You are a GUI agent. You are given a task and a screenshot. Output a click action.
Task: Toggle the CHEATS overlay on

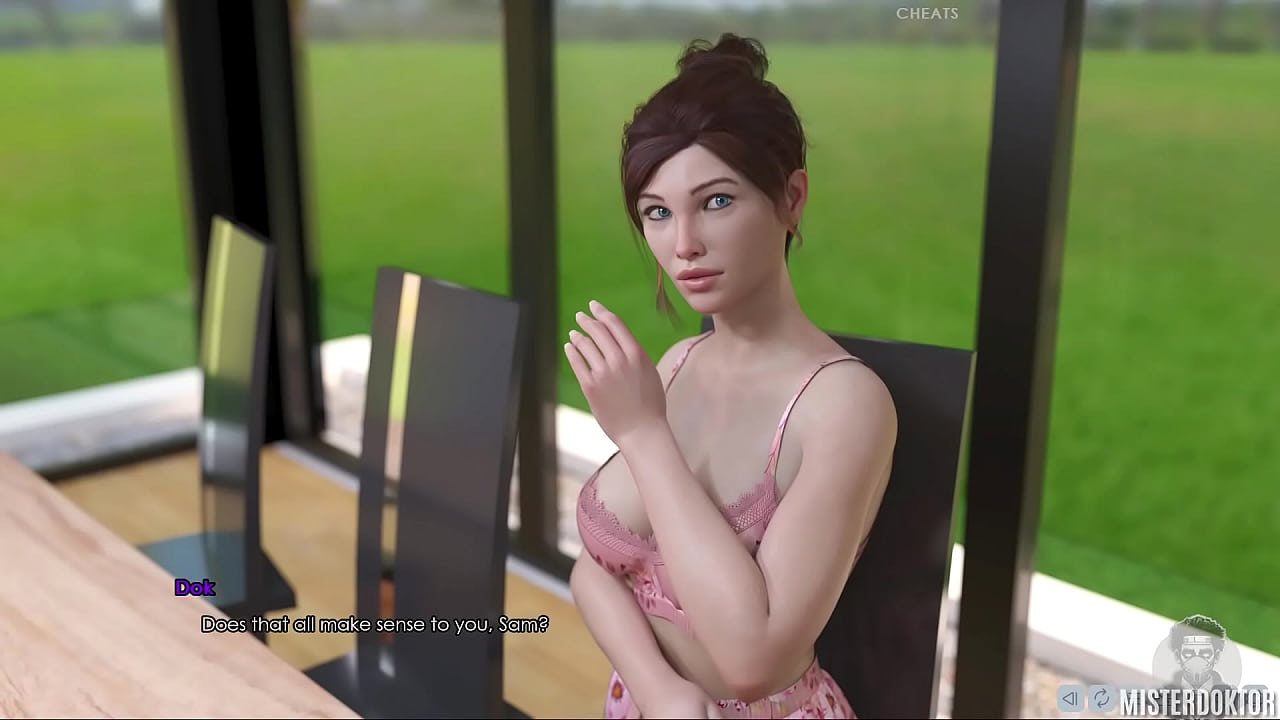(926, 14)
